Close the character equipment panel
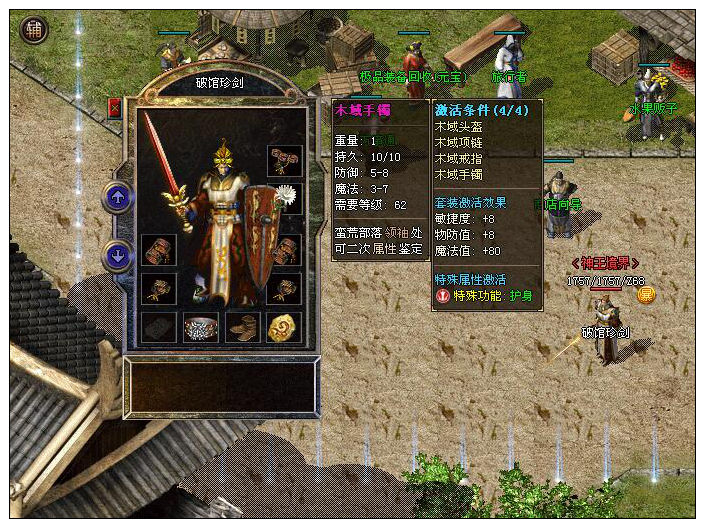 click(114, 108)
